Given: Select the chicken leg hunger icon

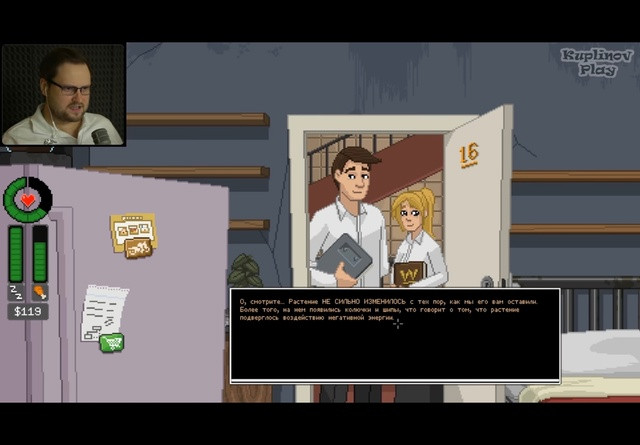Looking at the screenshot, I should pos(40,292).
